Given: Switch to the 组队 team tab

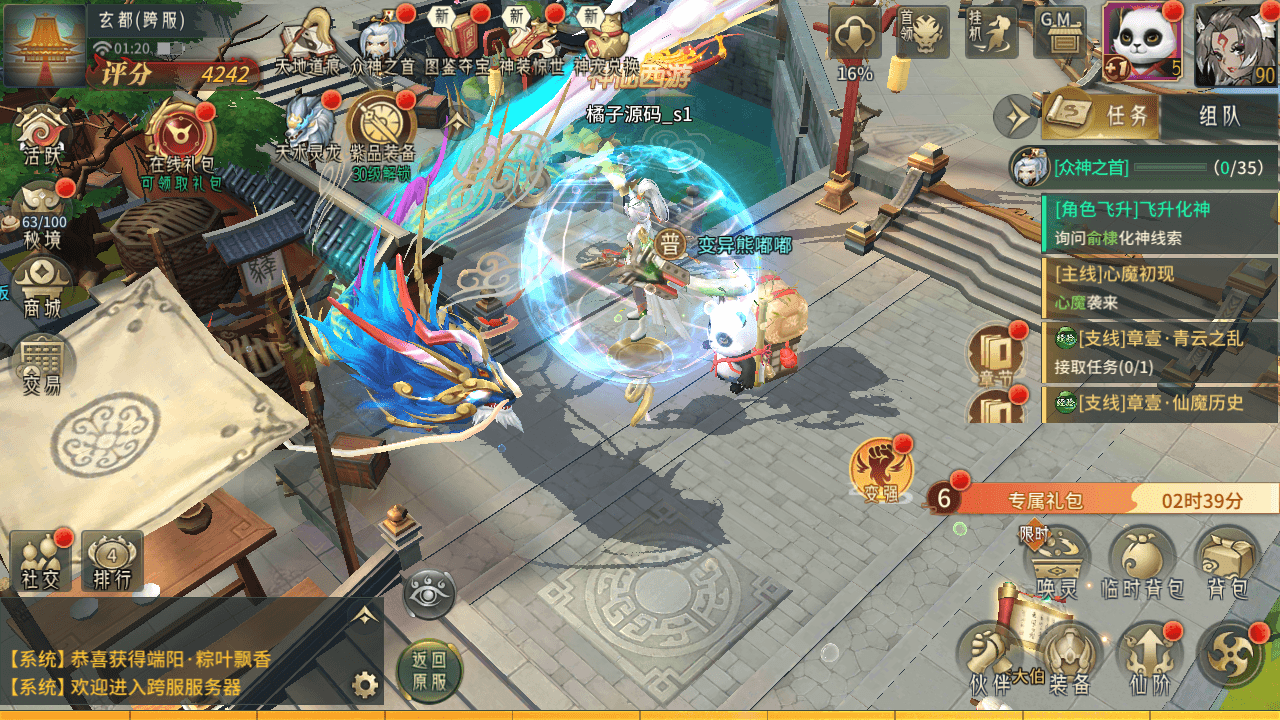Looking at the screenshot, I should point(1219,116).
